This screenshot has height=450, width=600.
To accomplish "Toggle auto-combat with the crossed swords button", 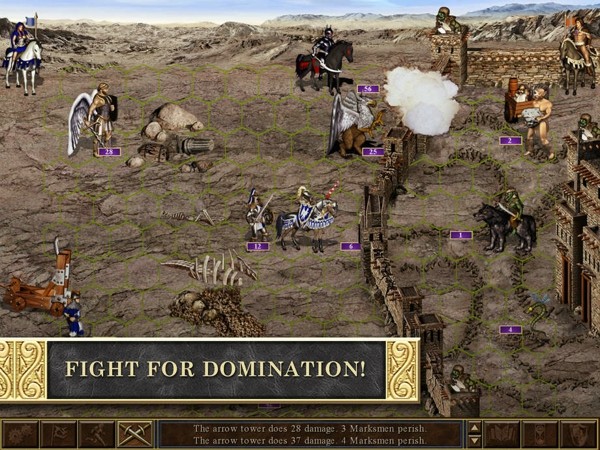I will pyautogui.click(x=134, y=434).
